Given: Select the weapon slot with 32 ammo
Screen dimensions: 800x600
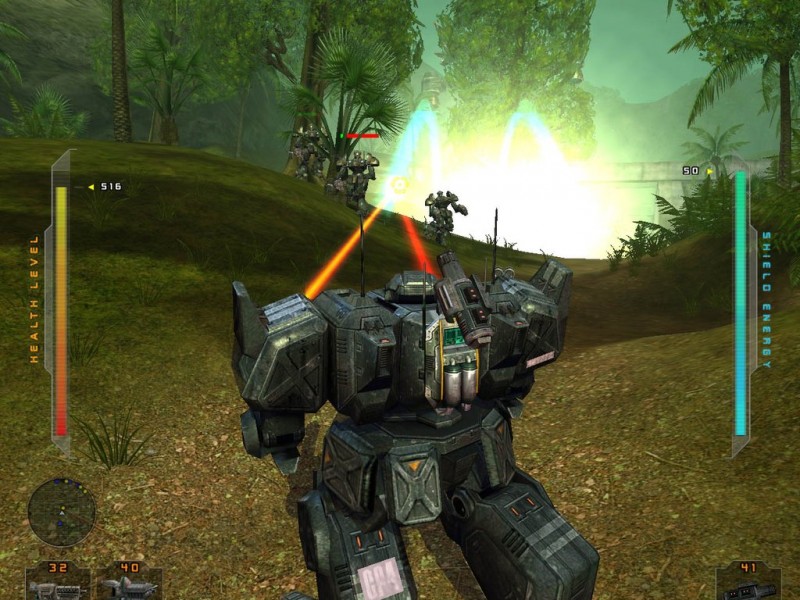Looking at the screenshot, I should click(x=55, y=582).
